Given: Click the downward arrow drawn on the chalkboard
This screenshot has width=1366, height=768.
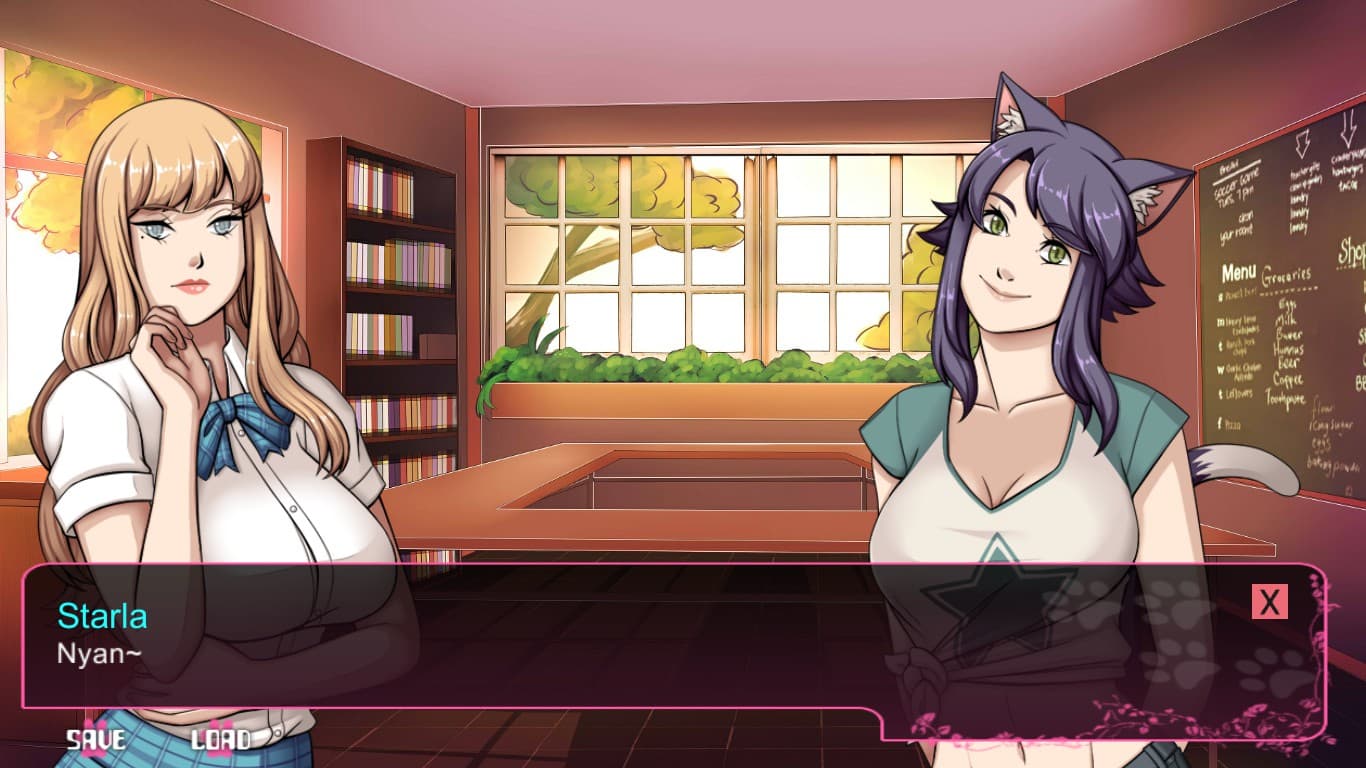Looking at the screenshot, I should (x=1302, y=143).
